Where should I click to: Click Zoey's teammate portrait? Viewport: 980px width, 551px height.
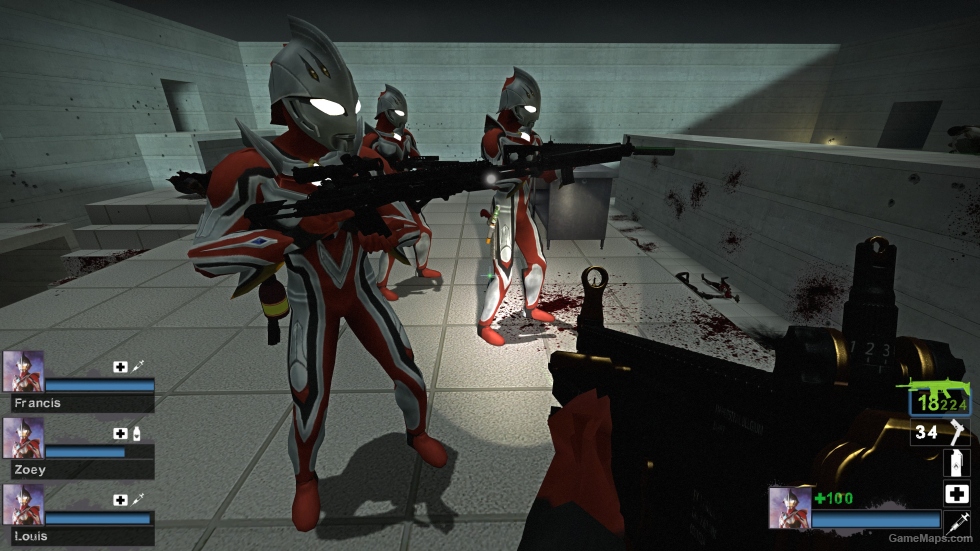coord(23,438)
